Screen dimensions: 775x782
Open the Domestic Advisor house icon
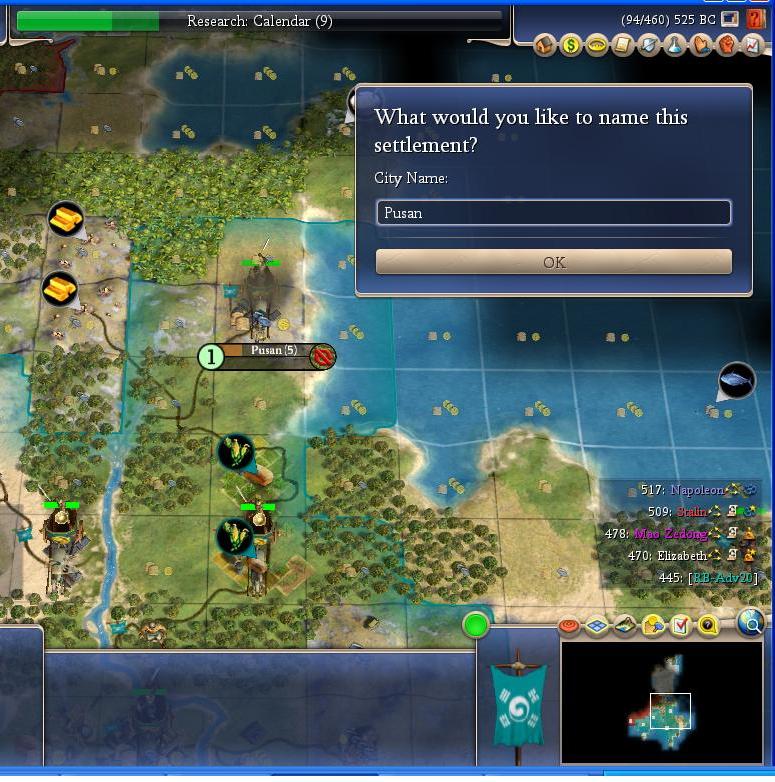click(x=545, y=45)
